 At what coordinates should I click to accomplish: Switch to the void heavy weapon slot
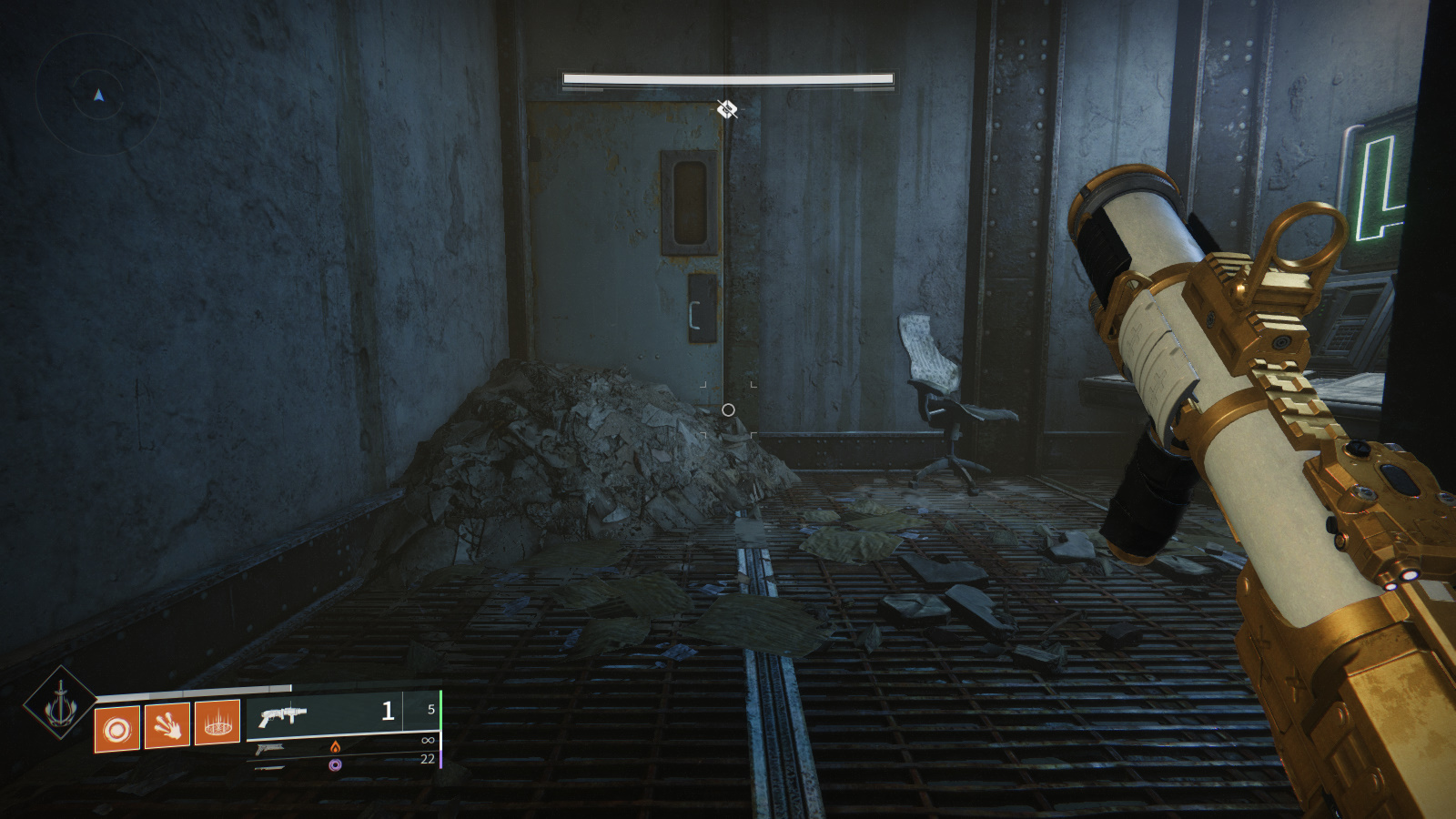[335, 764]
